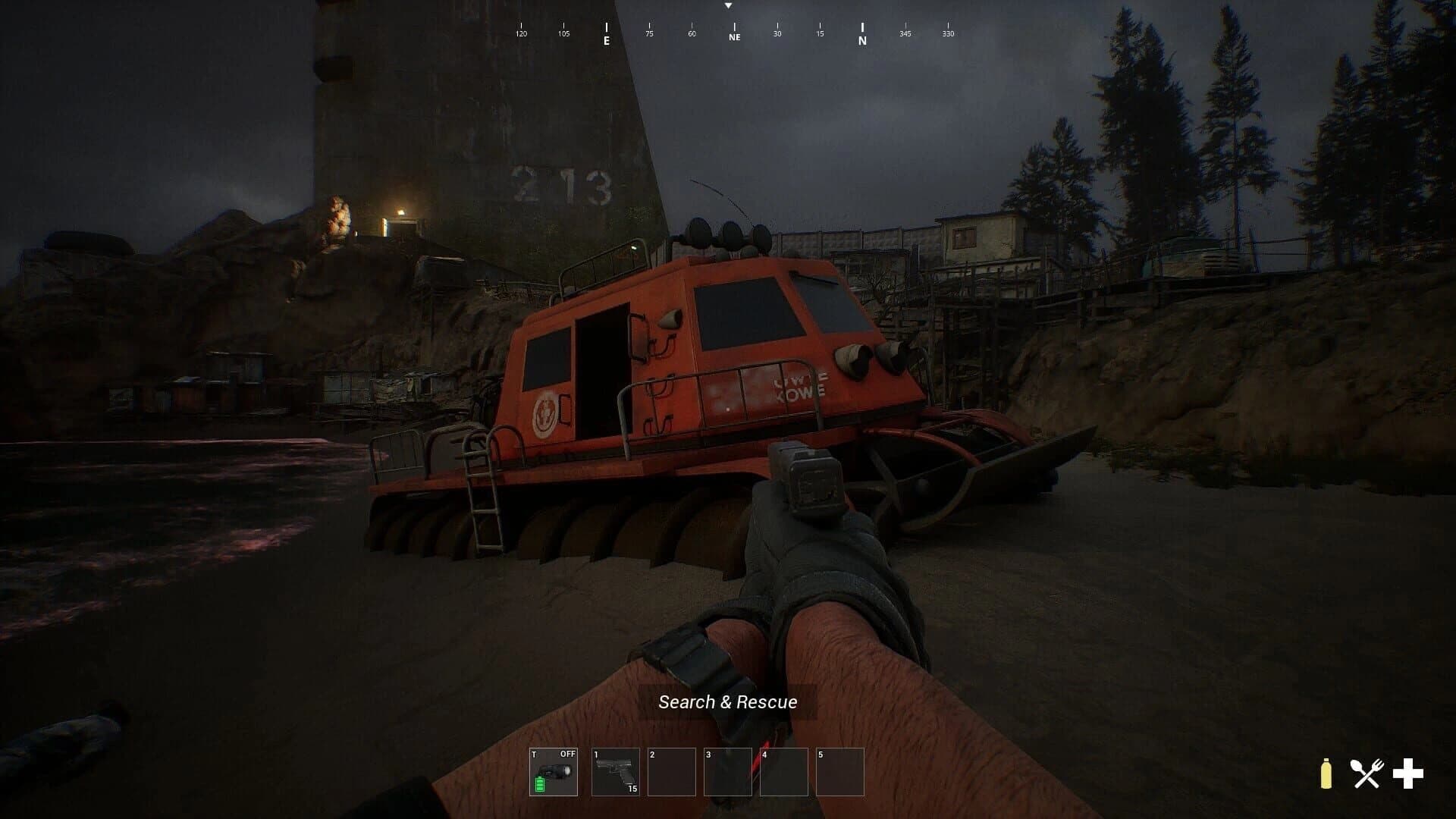The image size is (1456, 819).
Task: Select hotbar slot 4
Action: (x=783, y=771)
